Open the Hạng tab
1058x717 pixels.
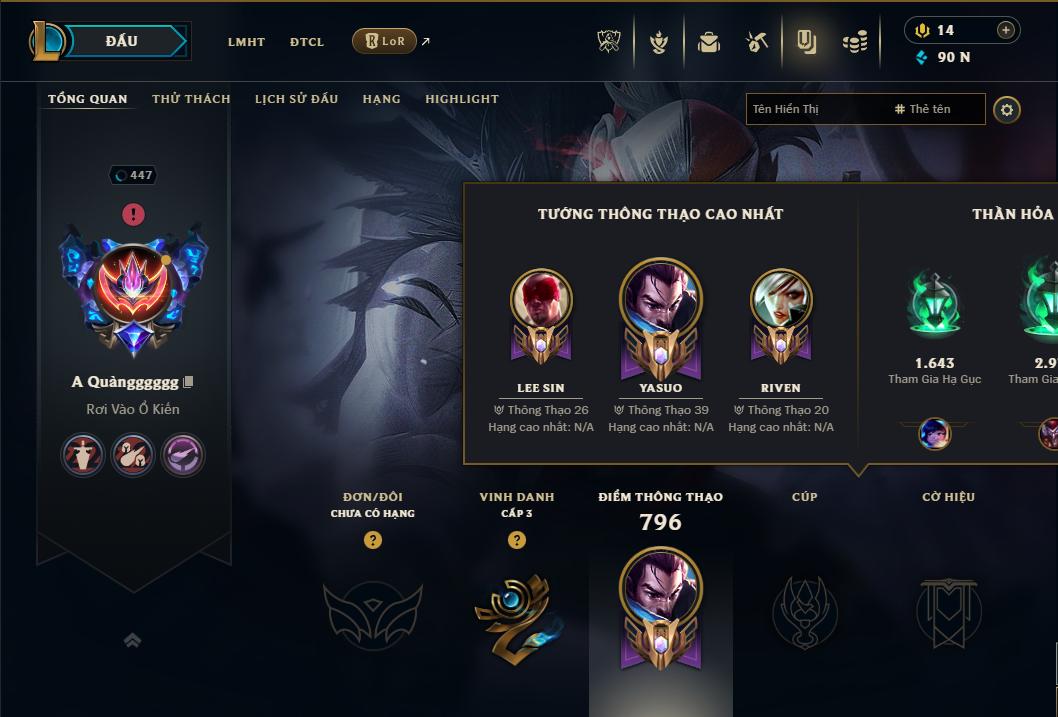click(x=381, y=99)
